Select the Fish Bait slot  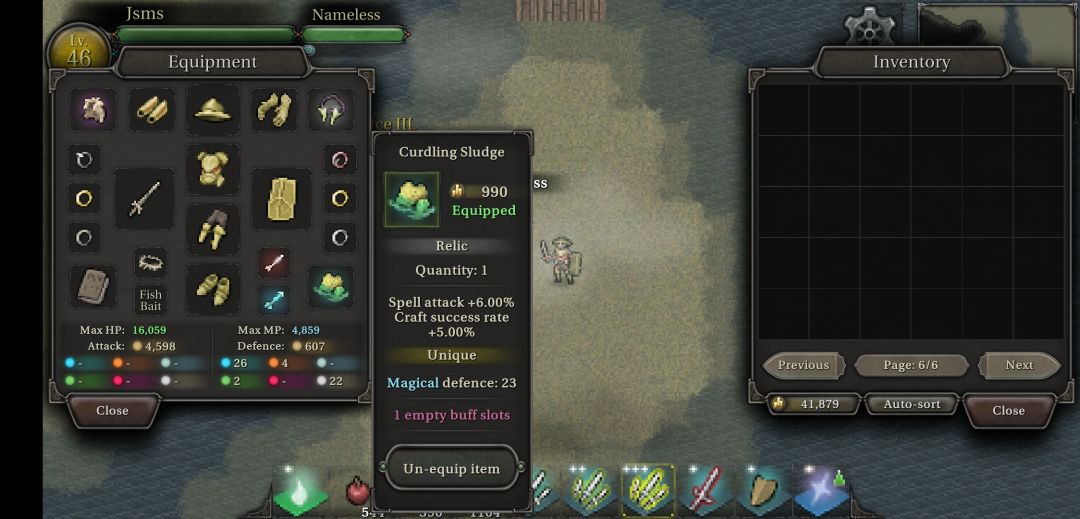[151, 299]
